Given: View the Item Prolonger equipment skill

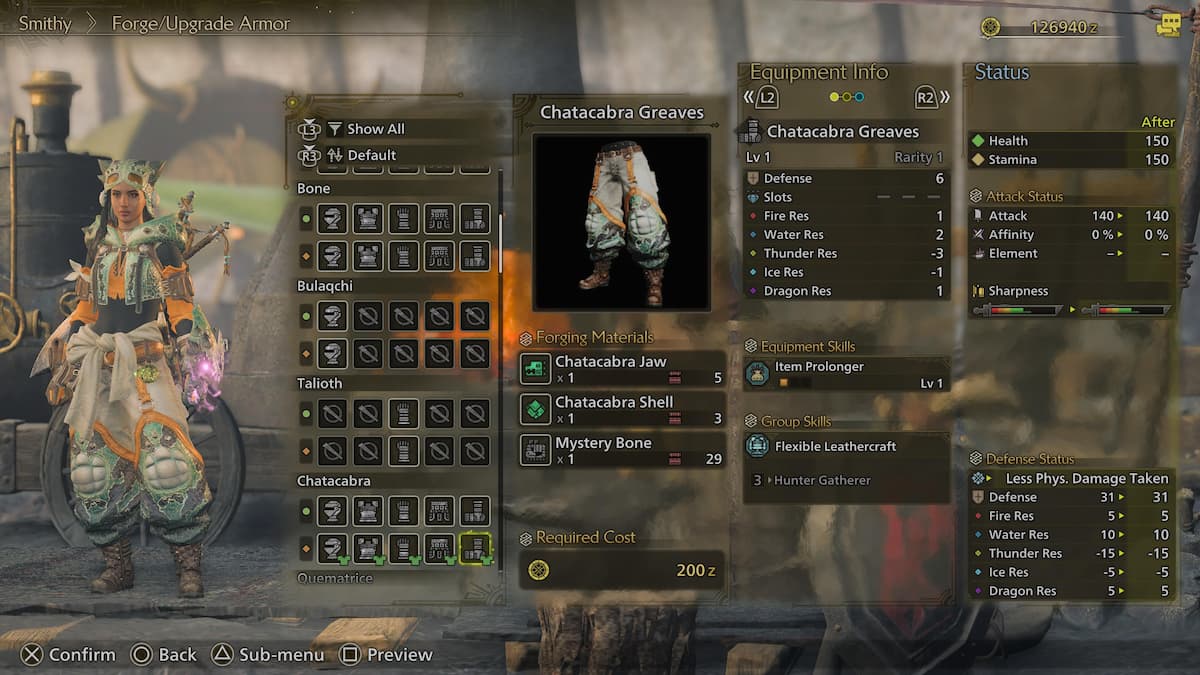Looking at the screenshot, I should pyautogui.click(x=846, y=374).
